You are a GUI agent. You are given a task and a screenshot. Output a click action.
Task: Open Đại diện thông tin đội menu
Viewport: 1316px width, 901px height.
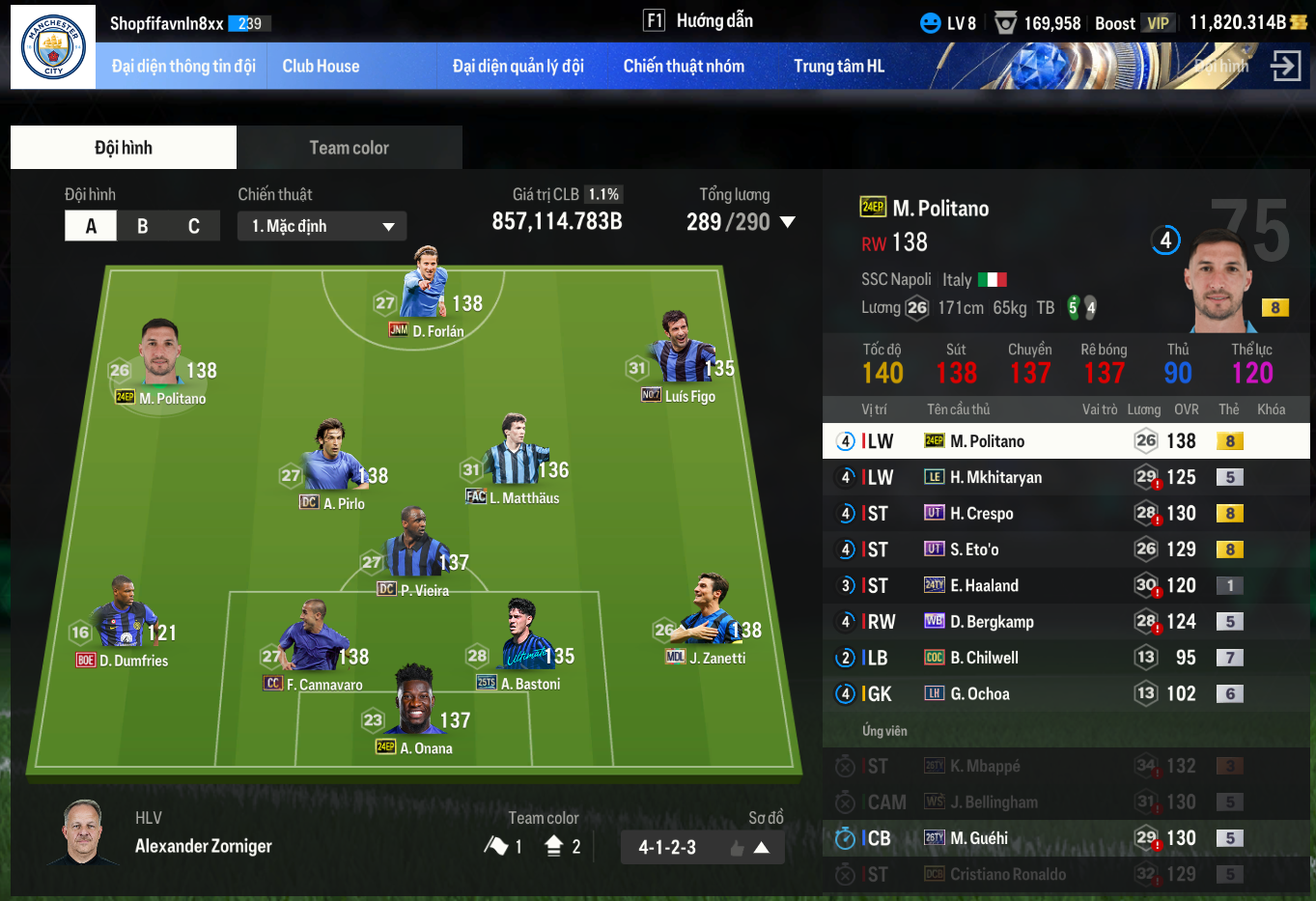pos(183,67)
